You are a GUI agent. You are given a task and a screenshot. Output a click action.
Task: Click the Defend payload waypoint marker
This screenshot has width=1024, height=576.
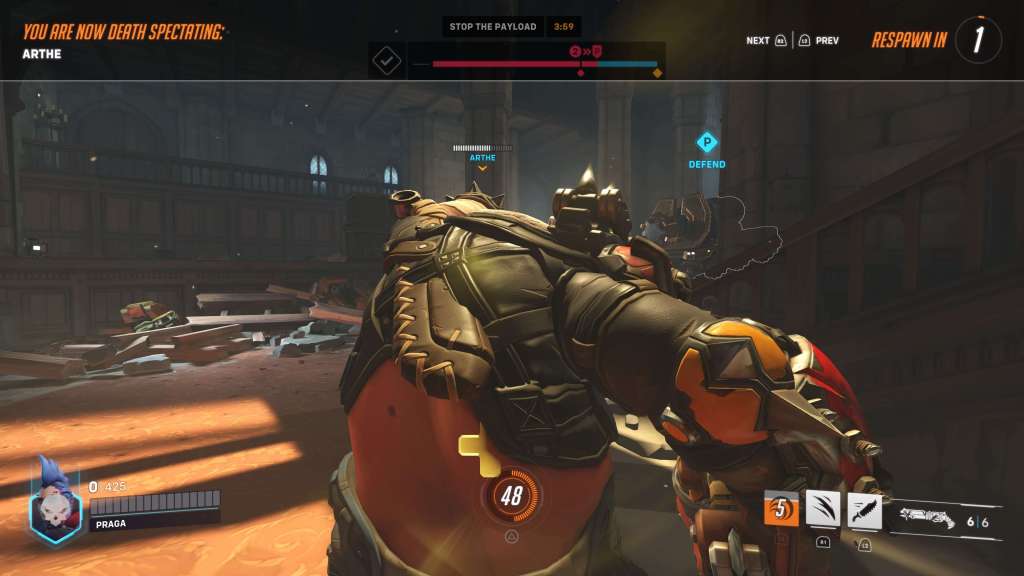pyautogui.click(x=707, y=143)
